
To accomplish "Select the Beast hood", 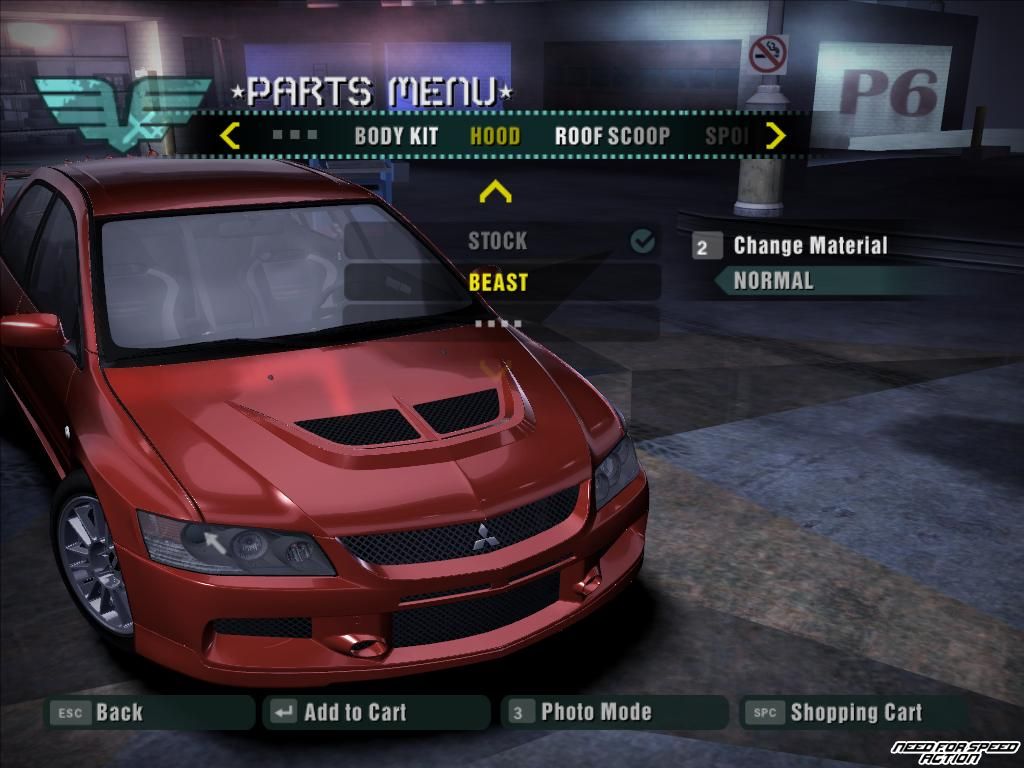I will tap(498, 282).
